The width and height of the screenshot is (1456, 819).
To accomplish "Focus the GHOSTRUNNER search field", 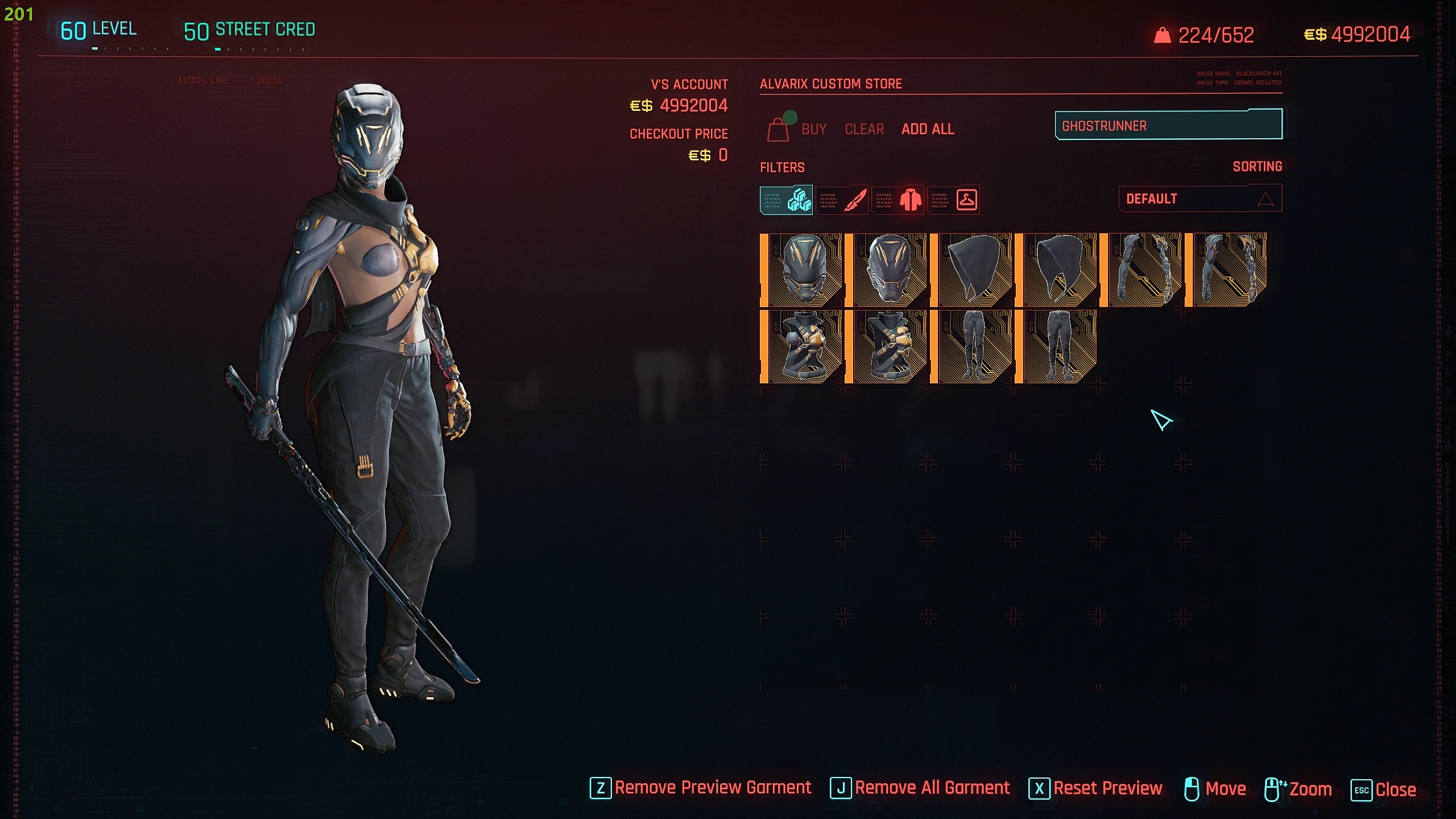I will point(1168,126).
